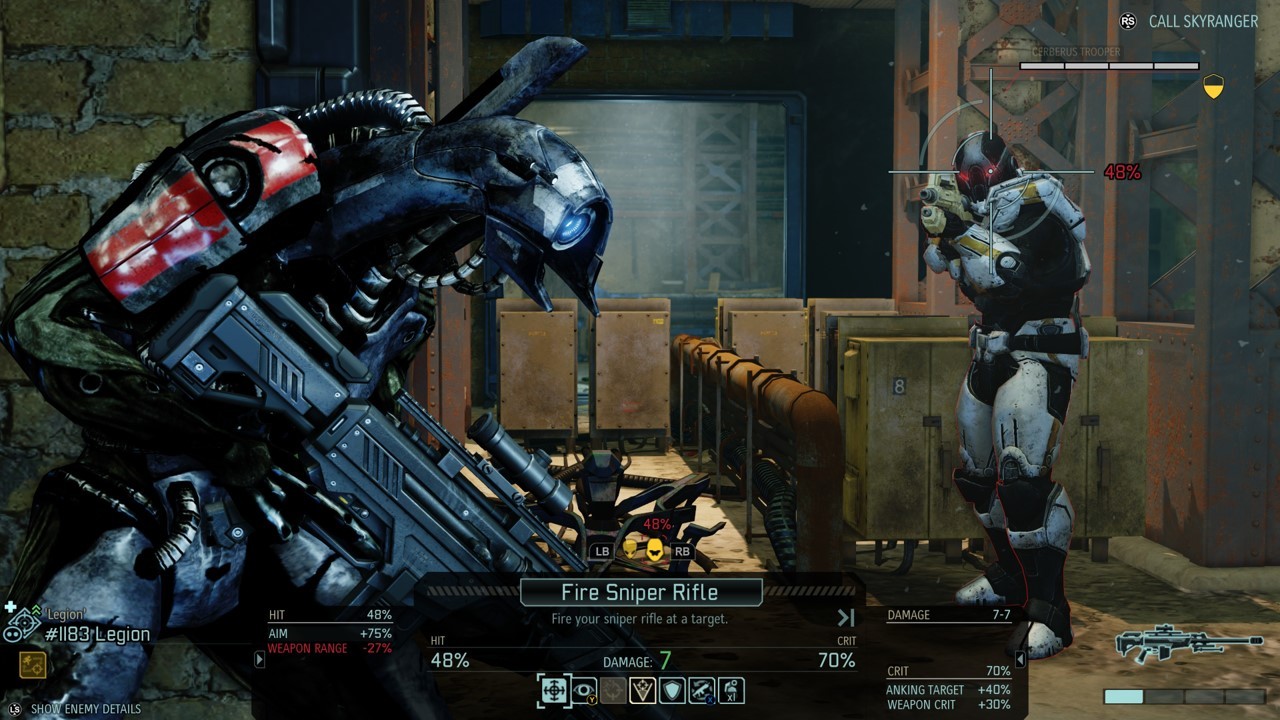Open the sniper rifle weapon panel
The image size is (1280, 720).
tap(1188, 644)
